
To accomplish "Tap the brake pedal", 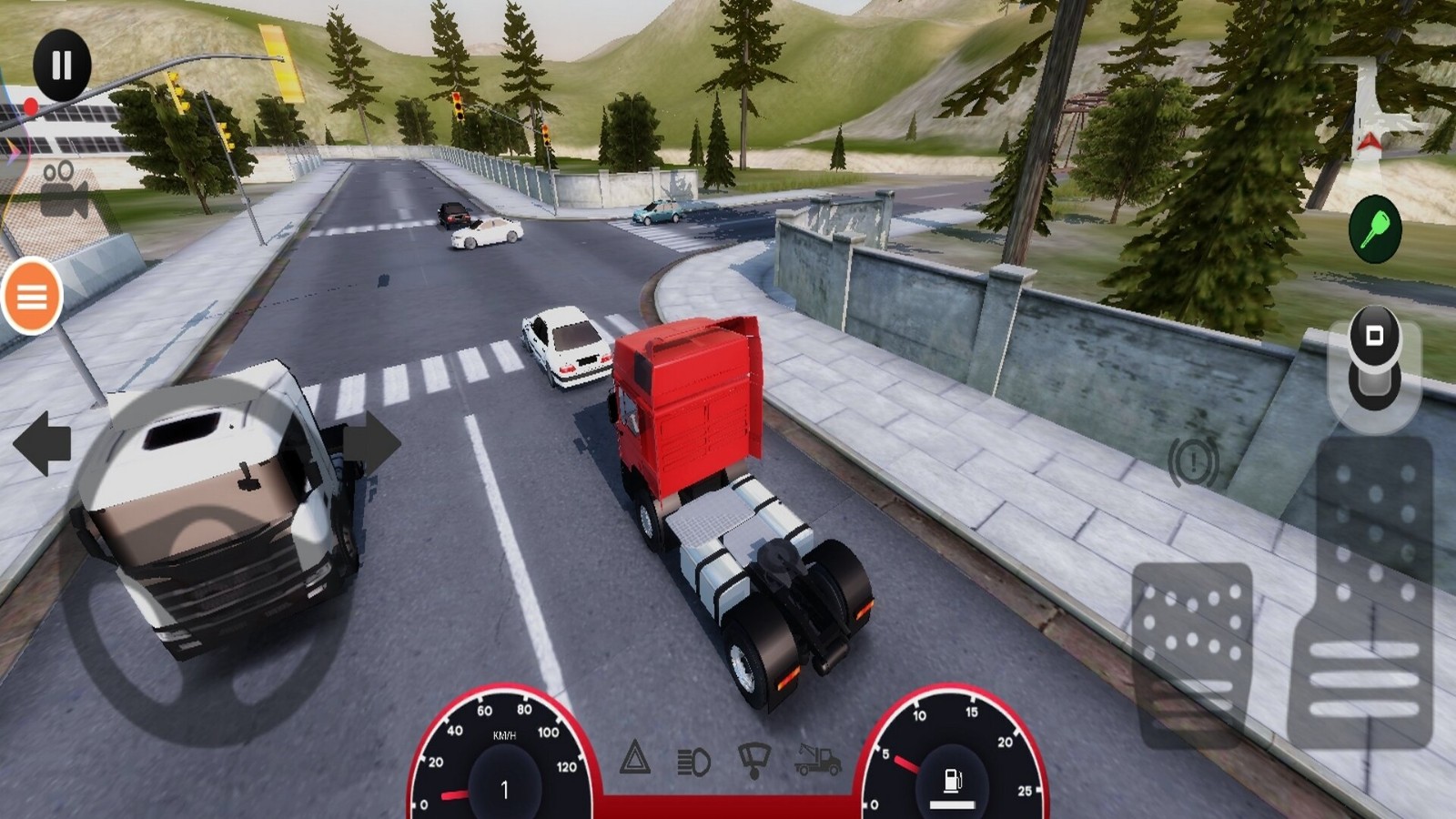I will click(1192, 651).
